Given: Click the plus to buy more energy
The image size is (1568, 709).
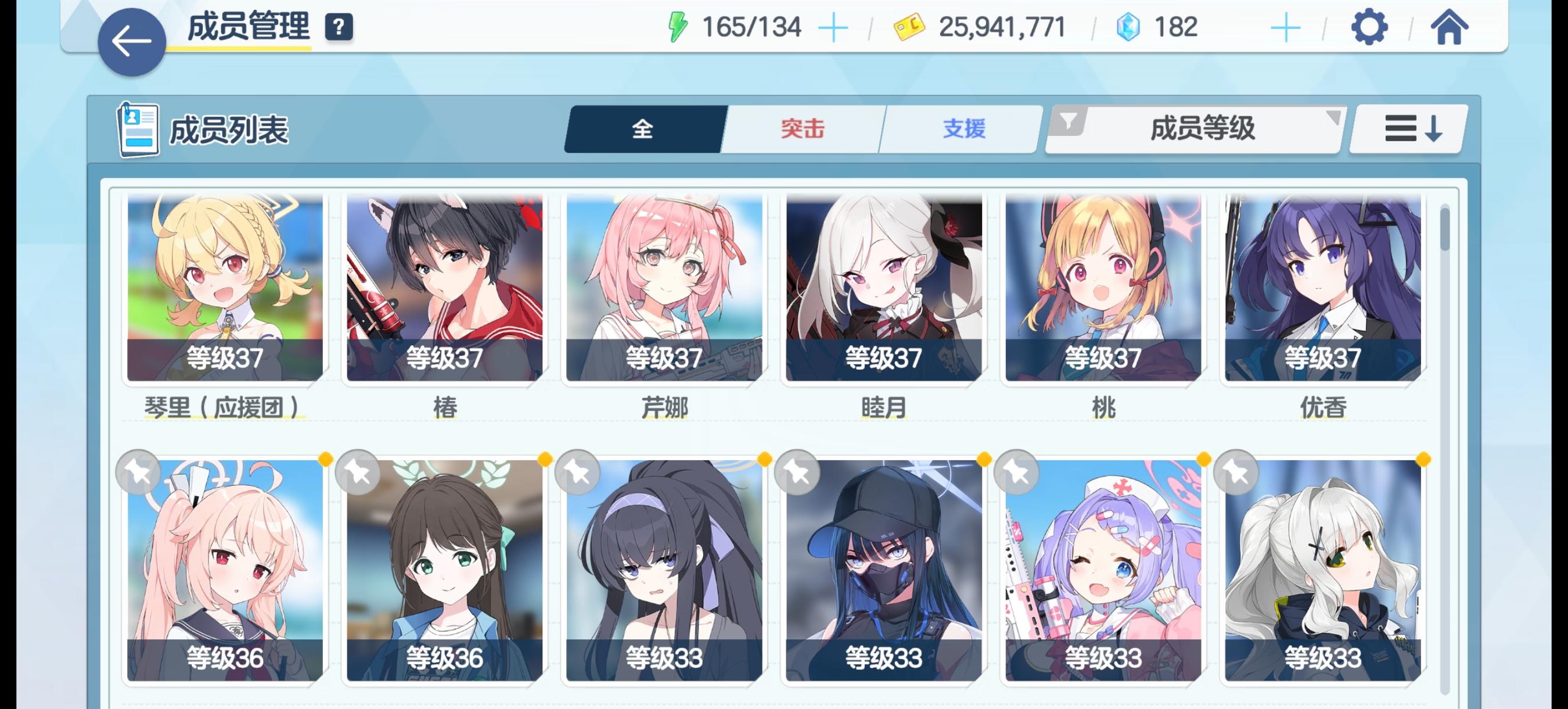Looking at the screenshot, I should [833, 26].
